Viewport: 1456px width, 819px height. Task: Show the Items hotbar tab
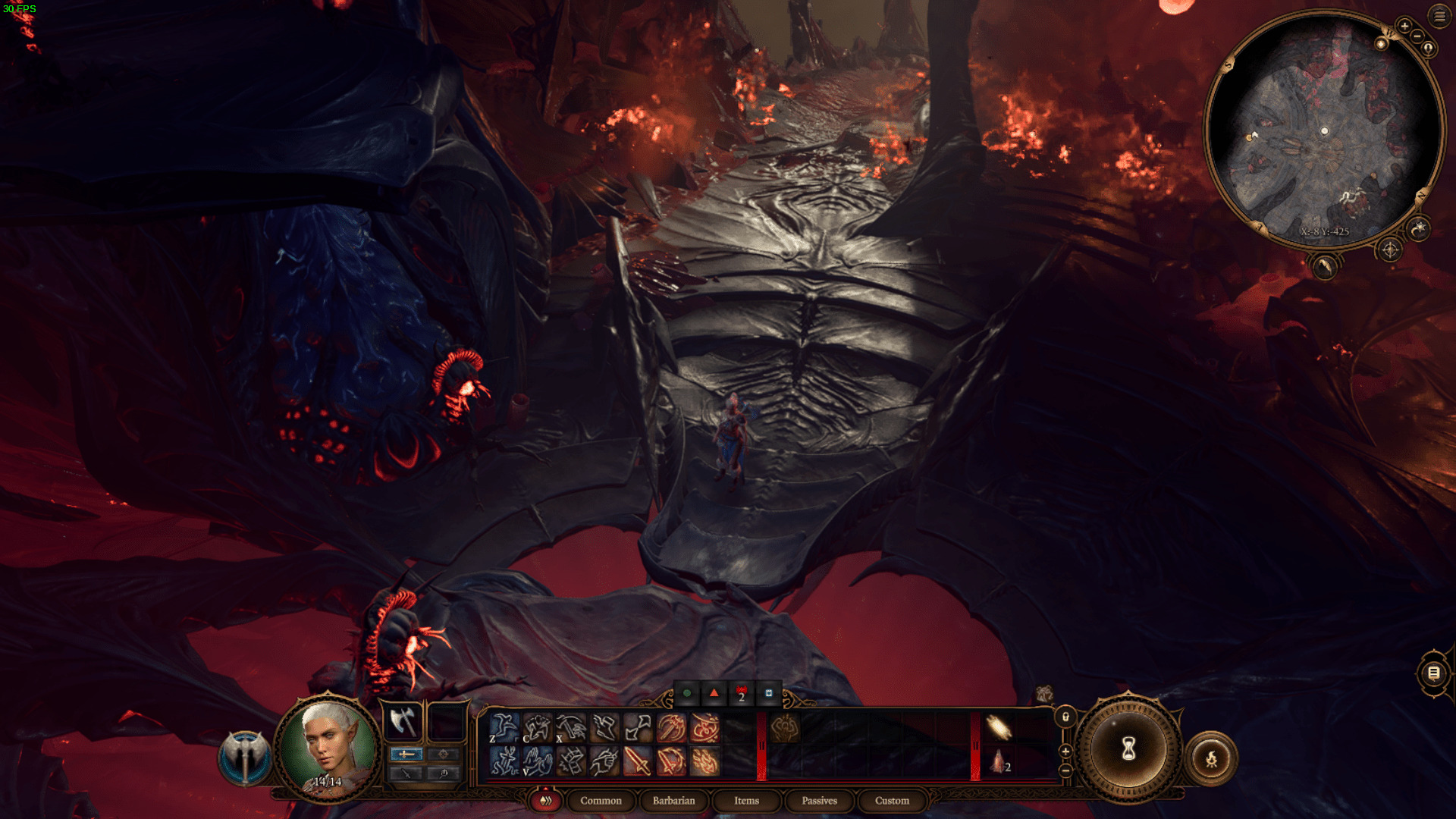746,801
